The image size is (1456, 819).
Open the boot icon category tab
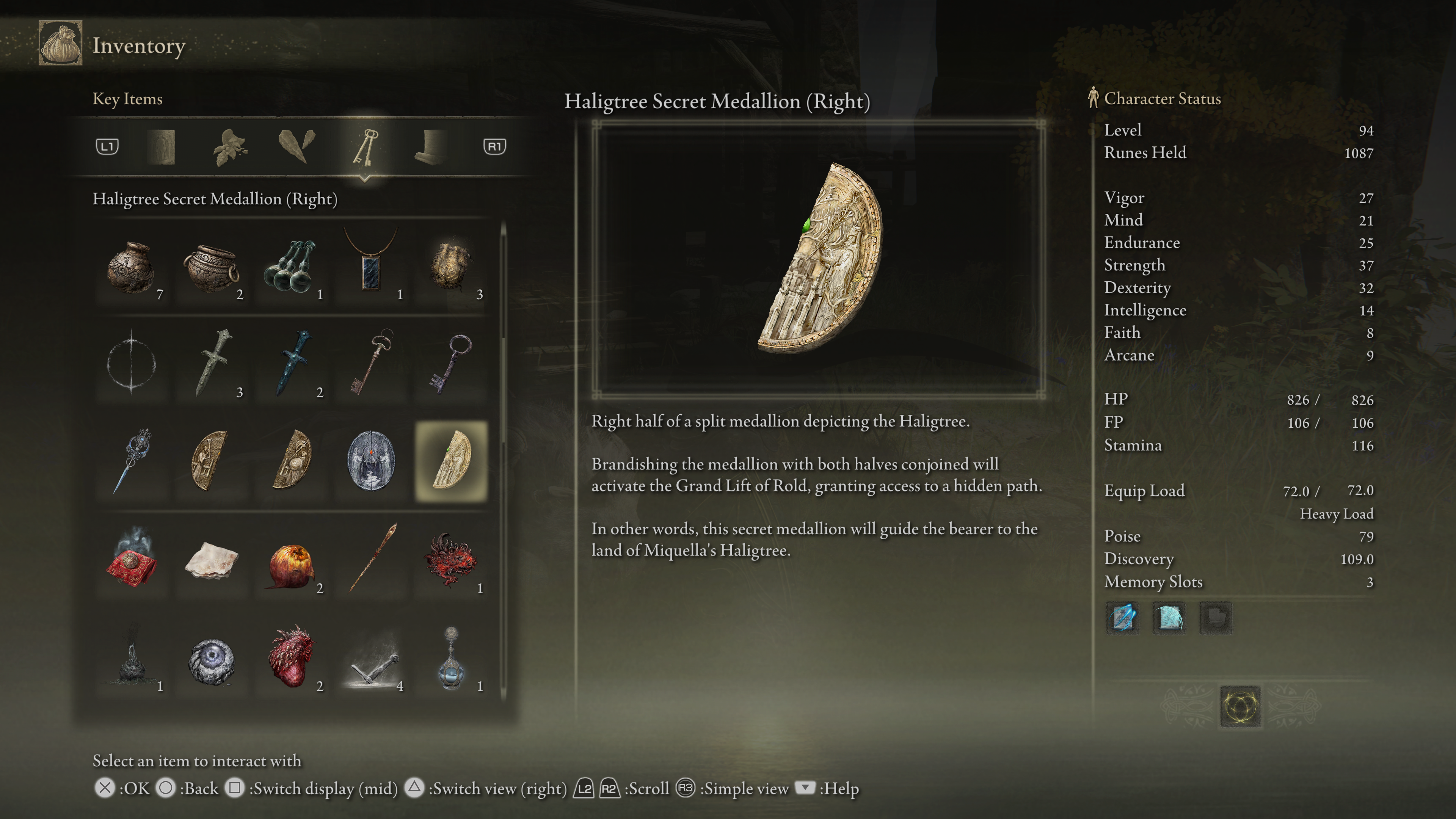click(431, 147)
